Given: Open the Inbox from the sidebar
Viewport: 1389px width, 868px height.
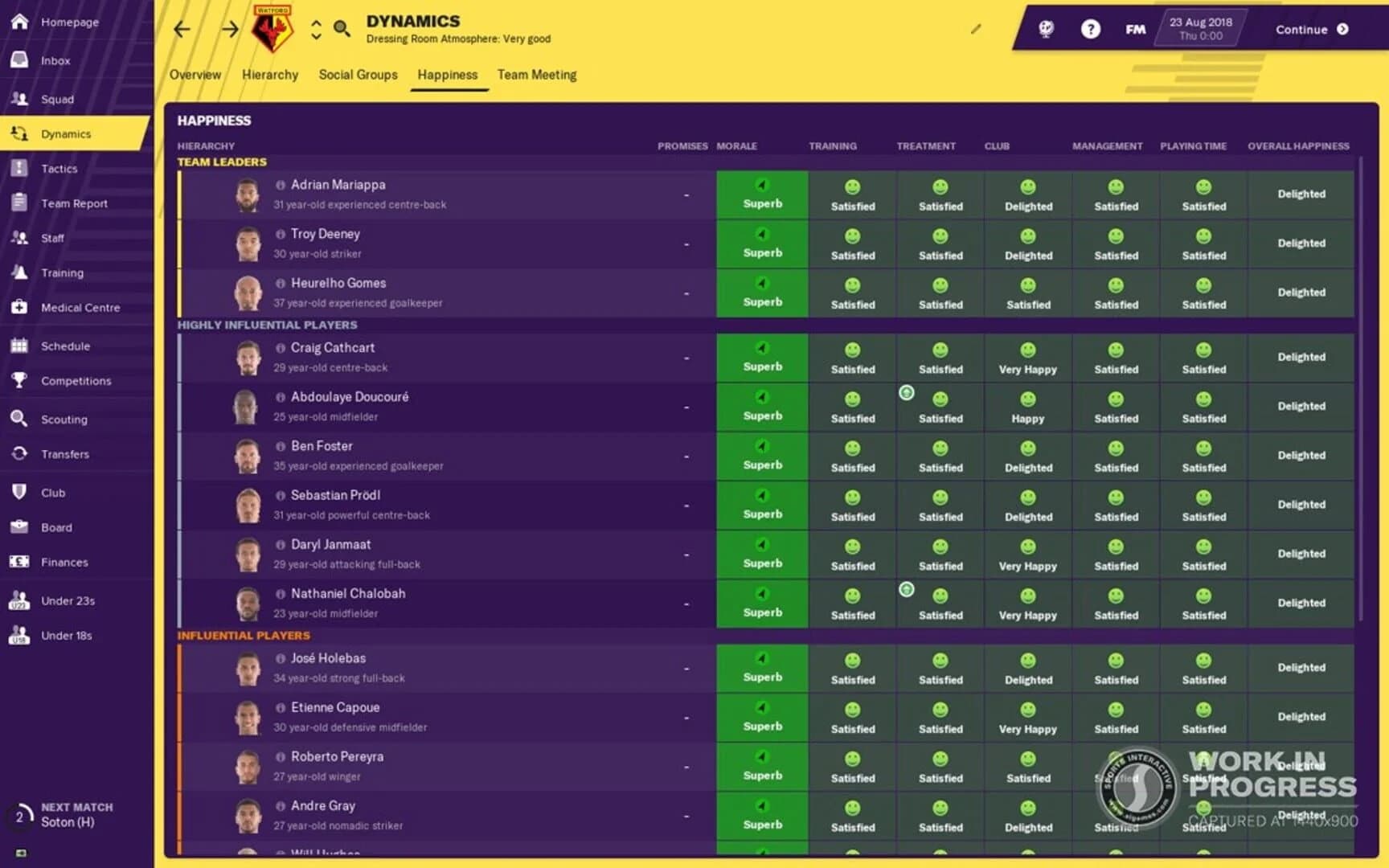Looking at the screenshot, I should (x=55, y=60).
